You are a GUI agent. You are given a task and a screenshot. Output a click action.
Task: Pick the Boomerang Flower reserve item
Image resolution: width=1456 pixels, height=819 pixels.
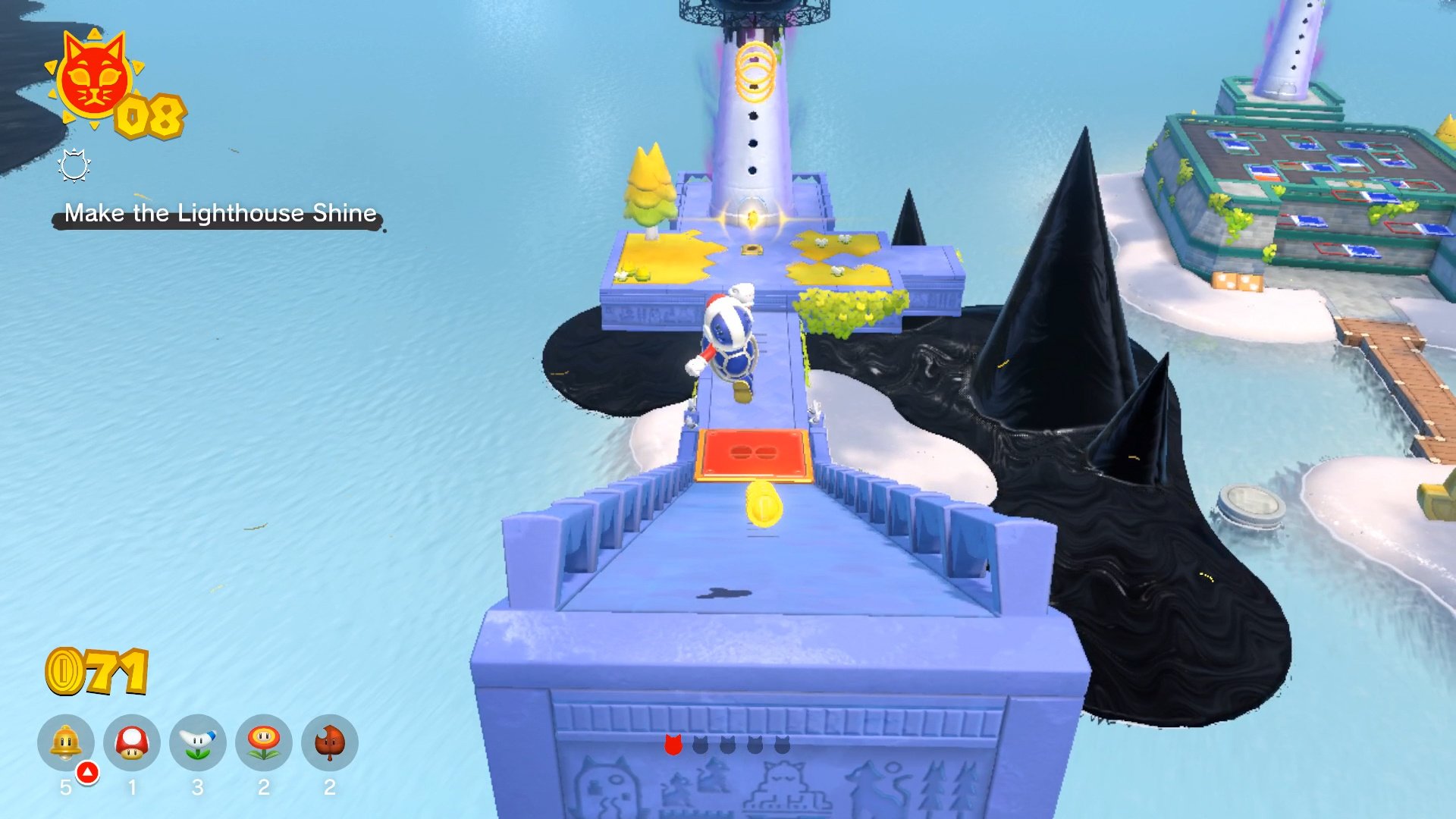point(198,742)
